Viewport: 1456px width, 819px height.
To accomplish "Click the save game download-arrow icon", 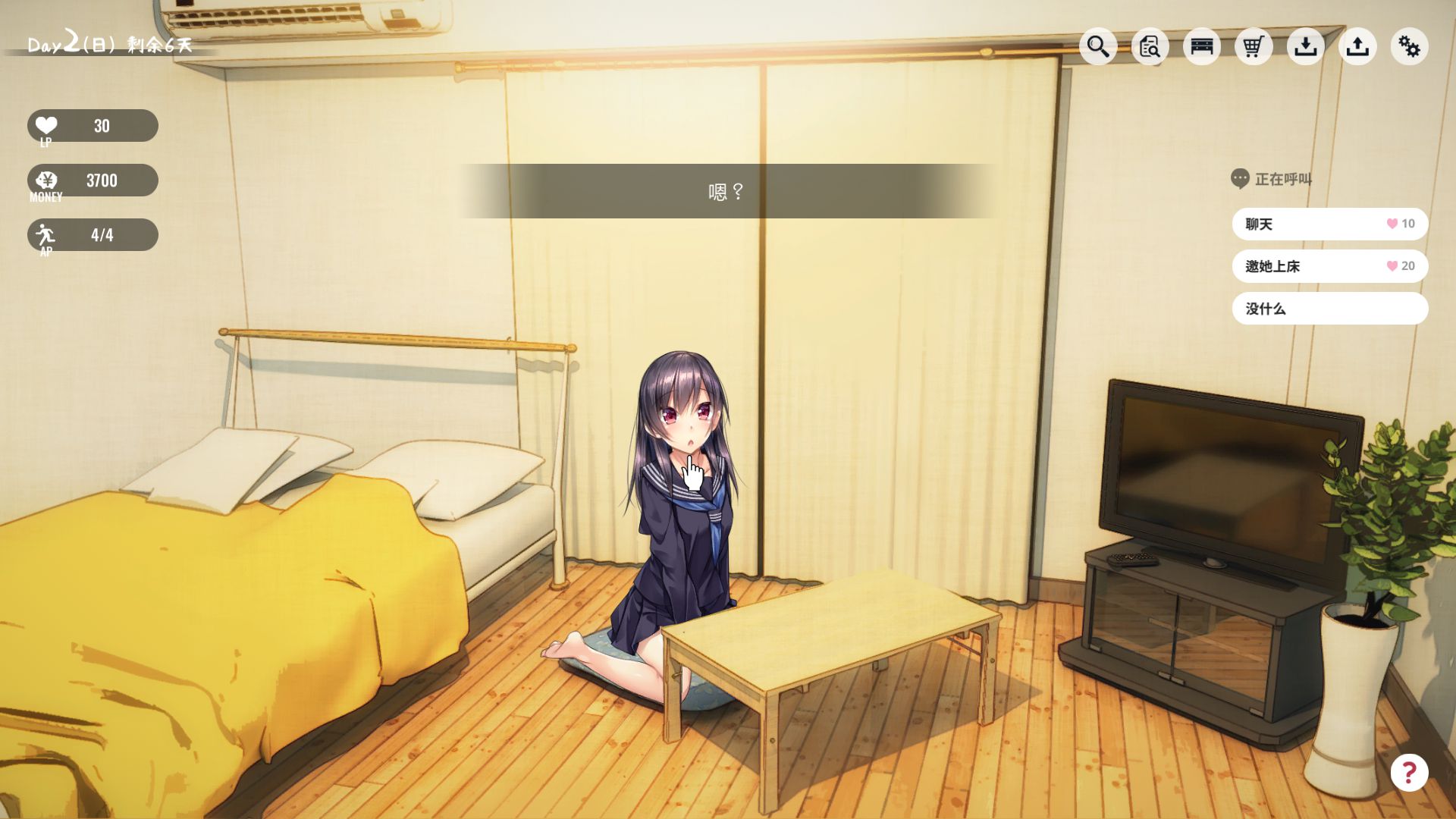I will tap(1305, 46).
